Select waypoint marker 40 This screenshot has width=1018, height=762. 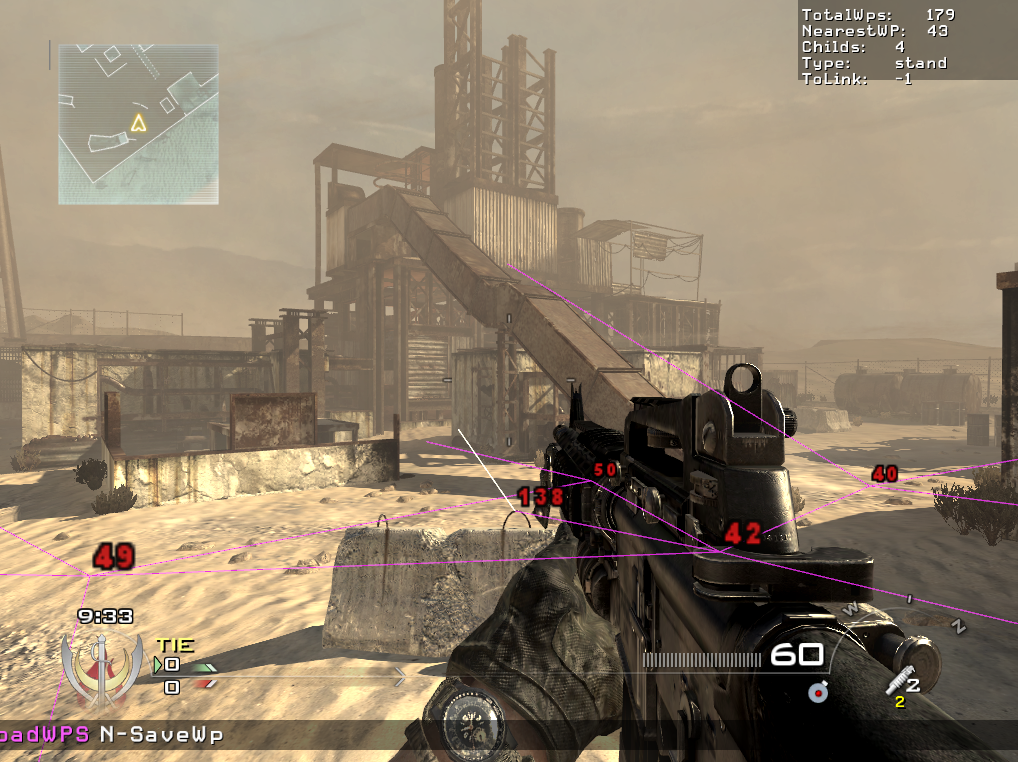(884, 474)
